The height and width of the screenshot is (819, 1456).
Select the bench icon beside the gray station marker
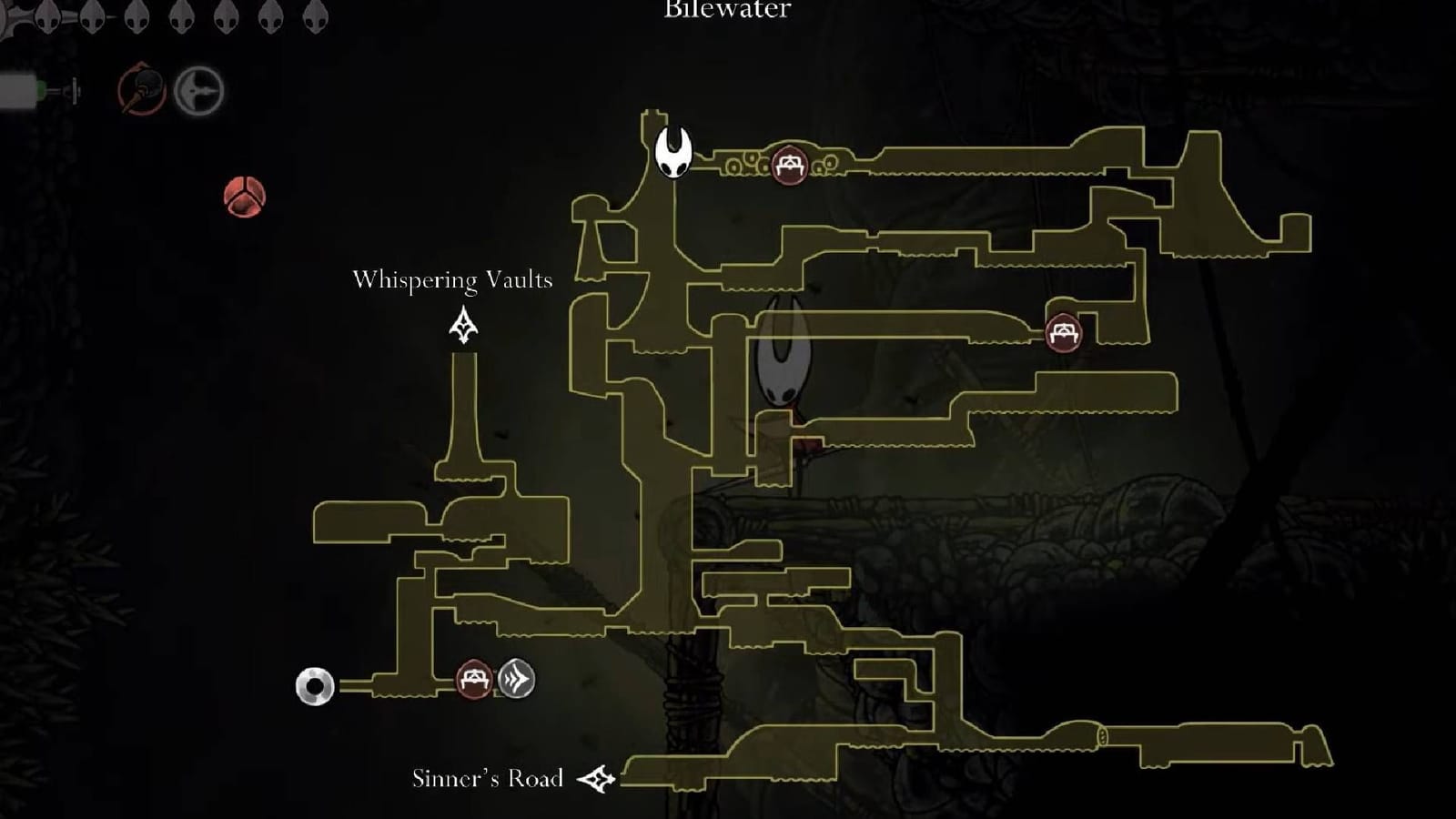tap(472, 677)
